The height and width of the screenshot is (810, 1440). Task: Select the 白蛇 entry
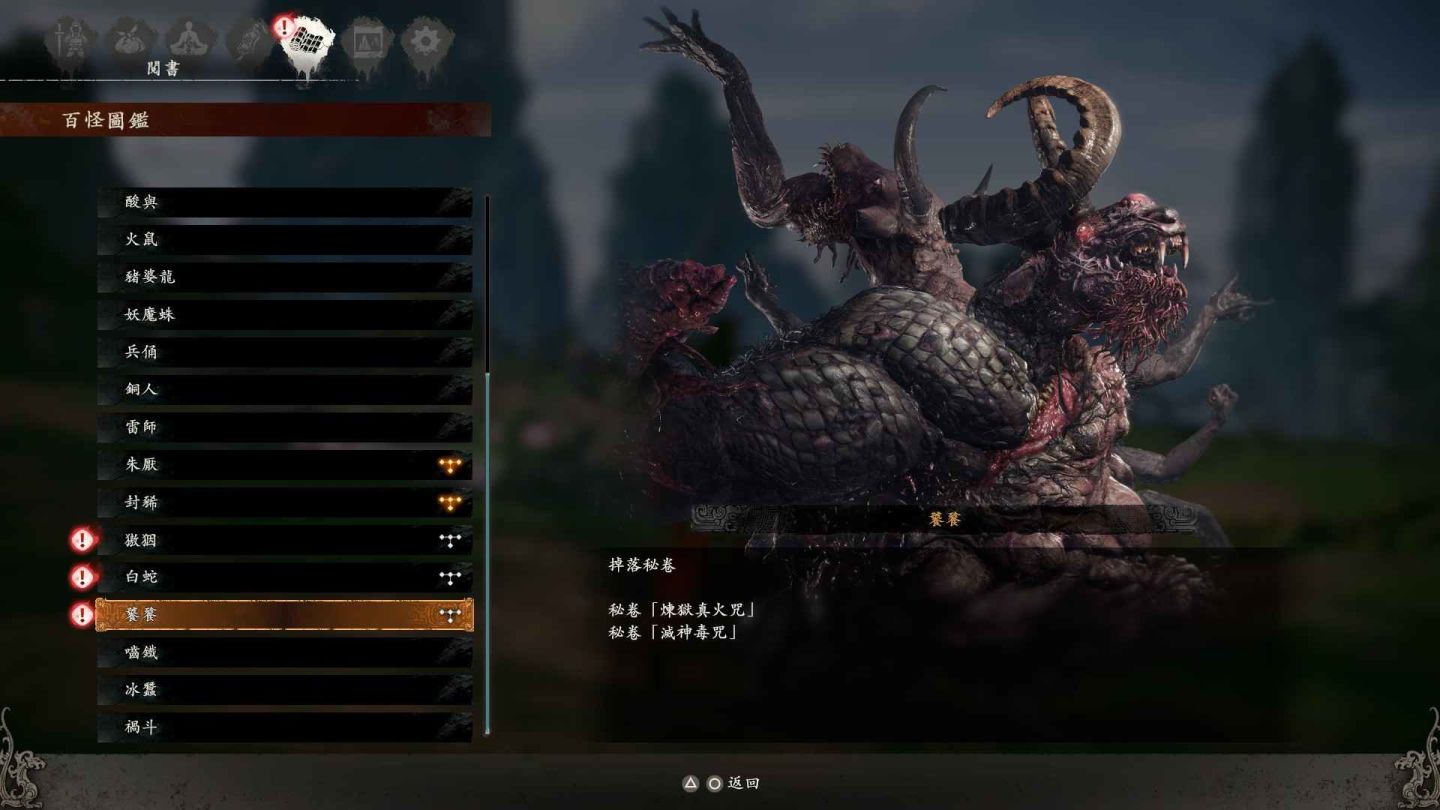pos(284,577)
